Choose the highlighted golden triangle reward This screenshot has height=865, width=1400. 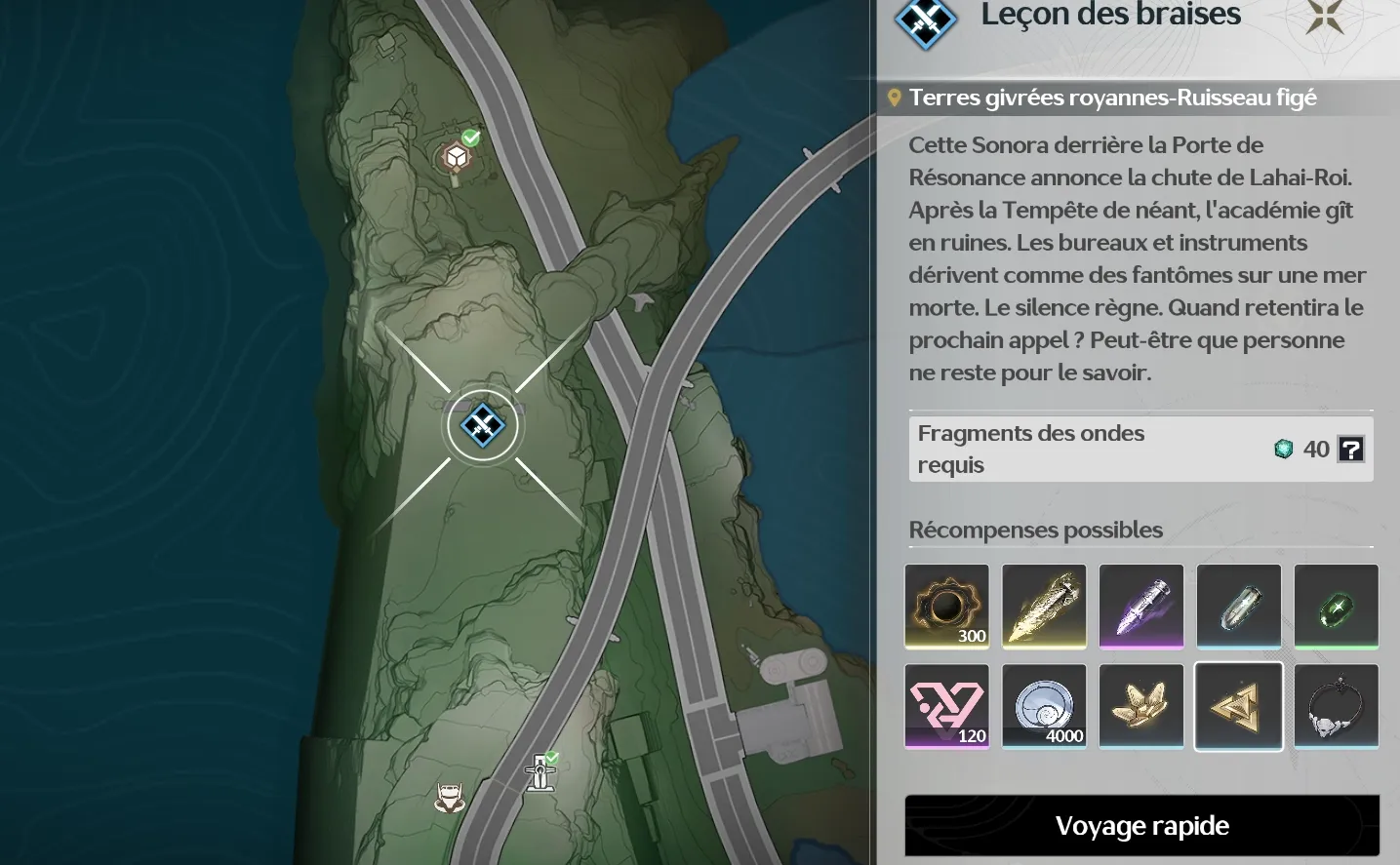click(1238, 706)
